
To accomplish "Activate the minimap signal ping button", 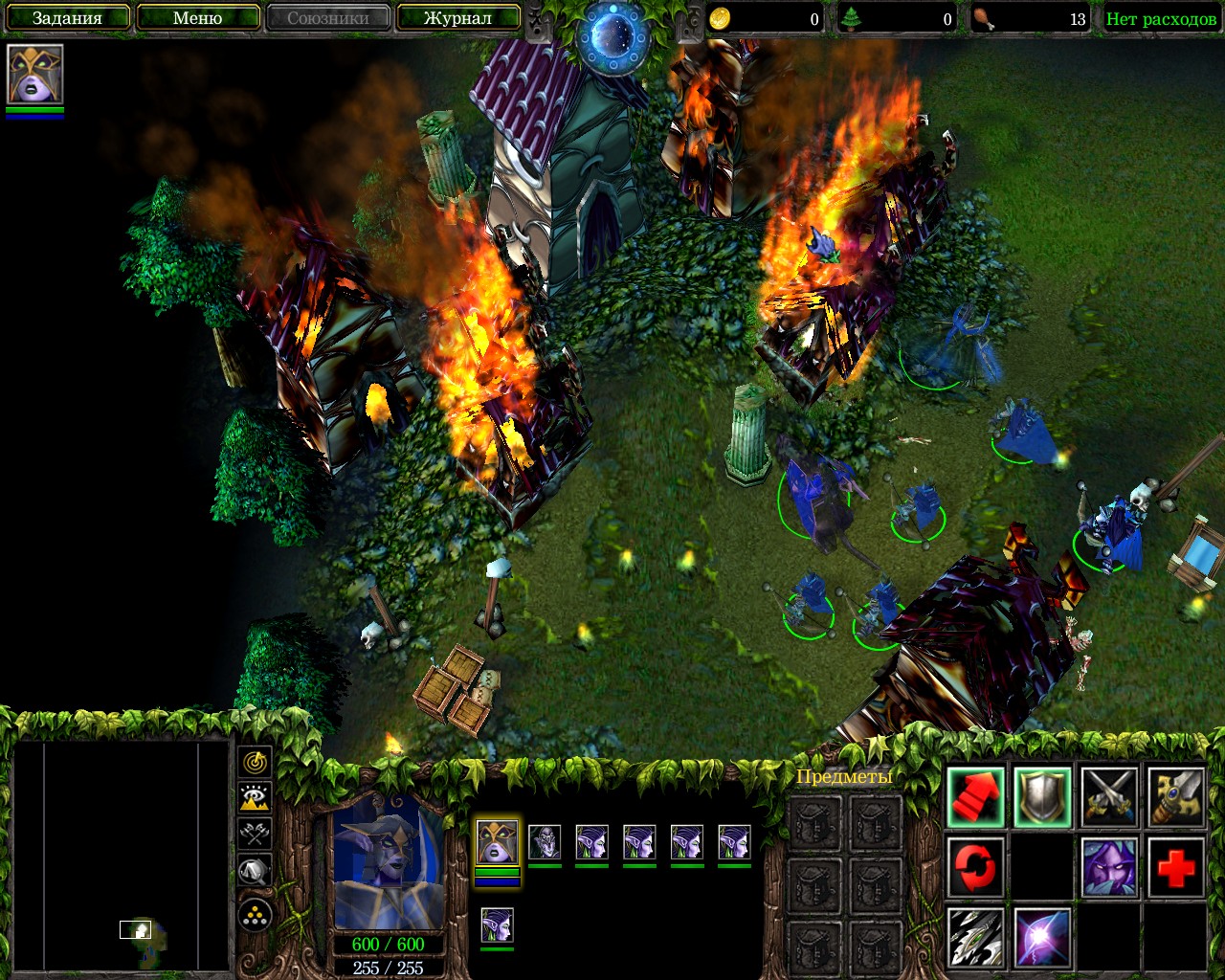I will [x=255, y=763].
